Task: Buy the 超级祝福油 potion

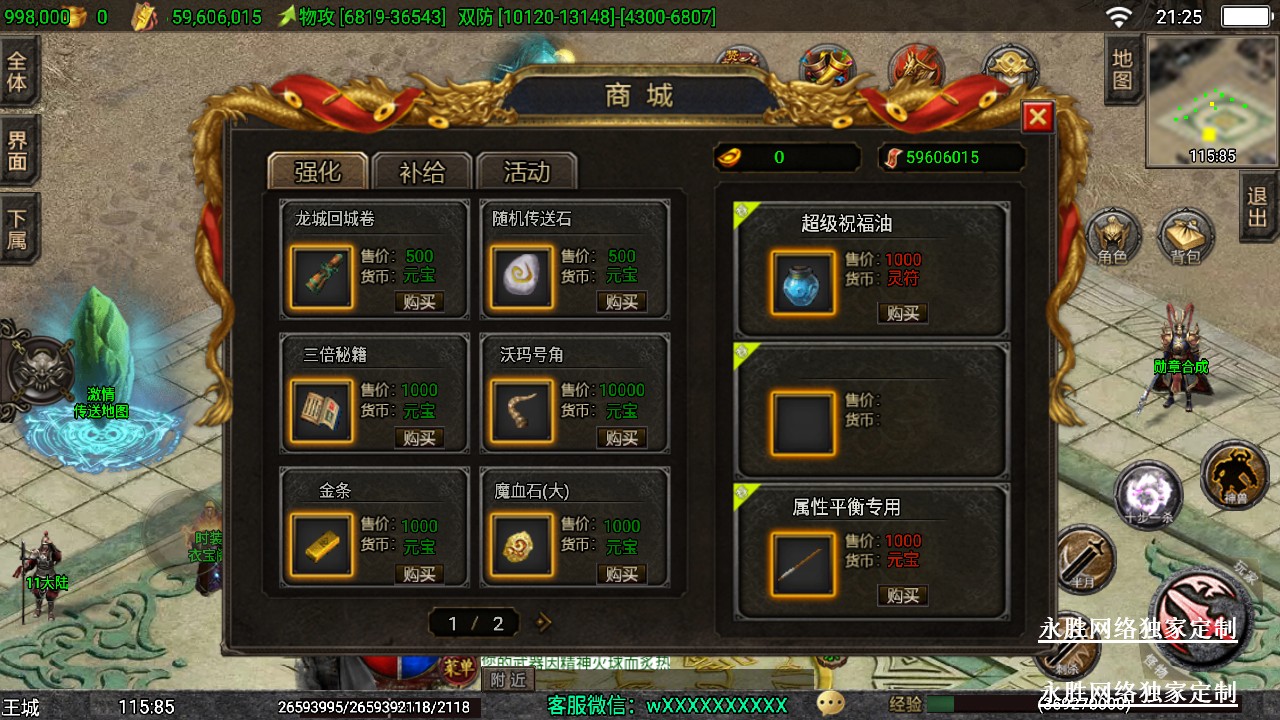Action: (902, 313)
